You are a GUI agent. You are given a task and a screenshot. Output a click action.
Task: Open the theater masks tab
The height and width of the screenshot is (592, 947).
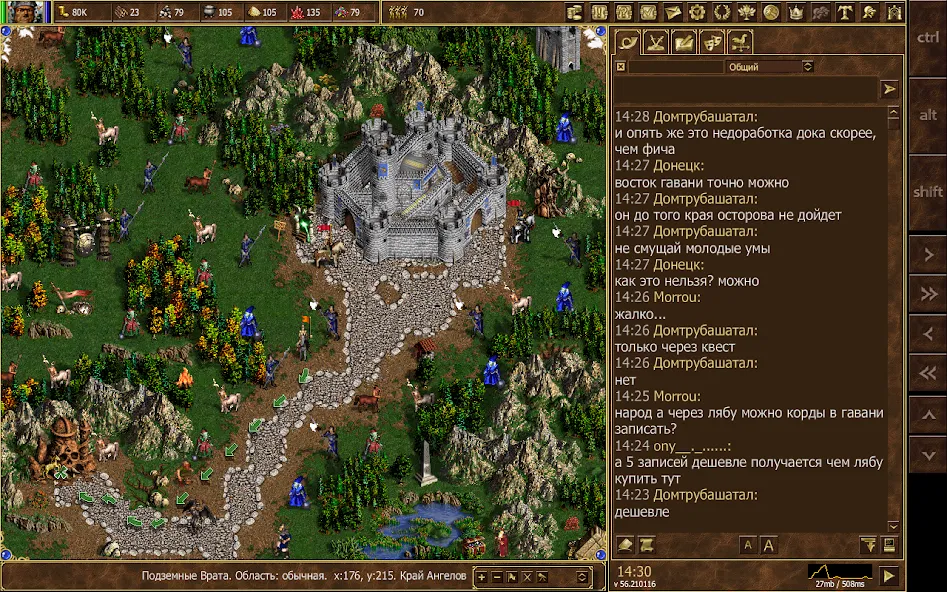(x=712, y=42)
